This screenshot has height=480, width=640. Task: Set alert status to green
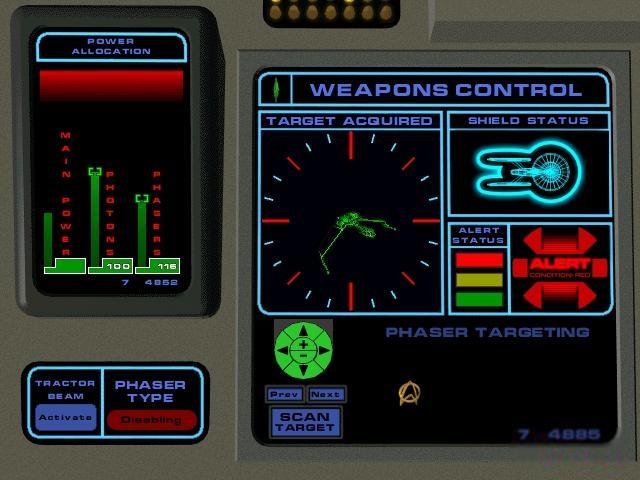coord(479,298)
